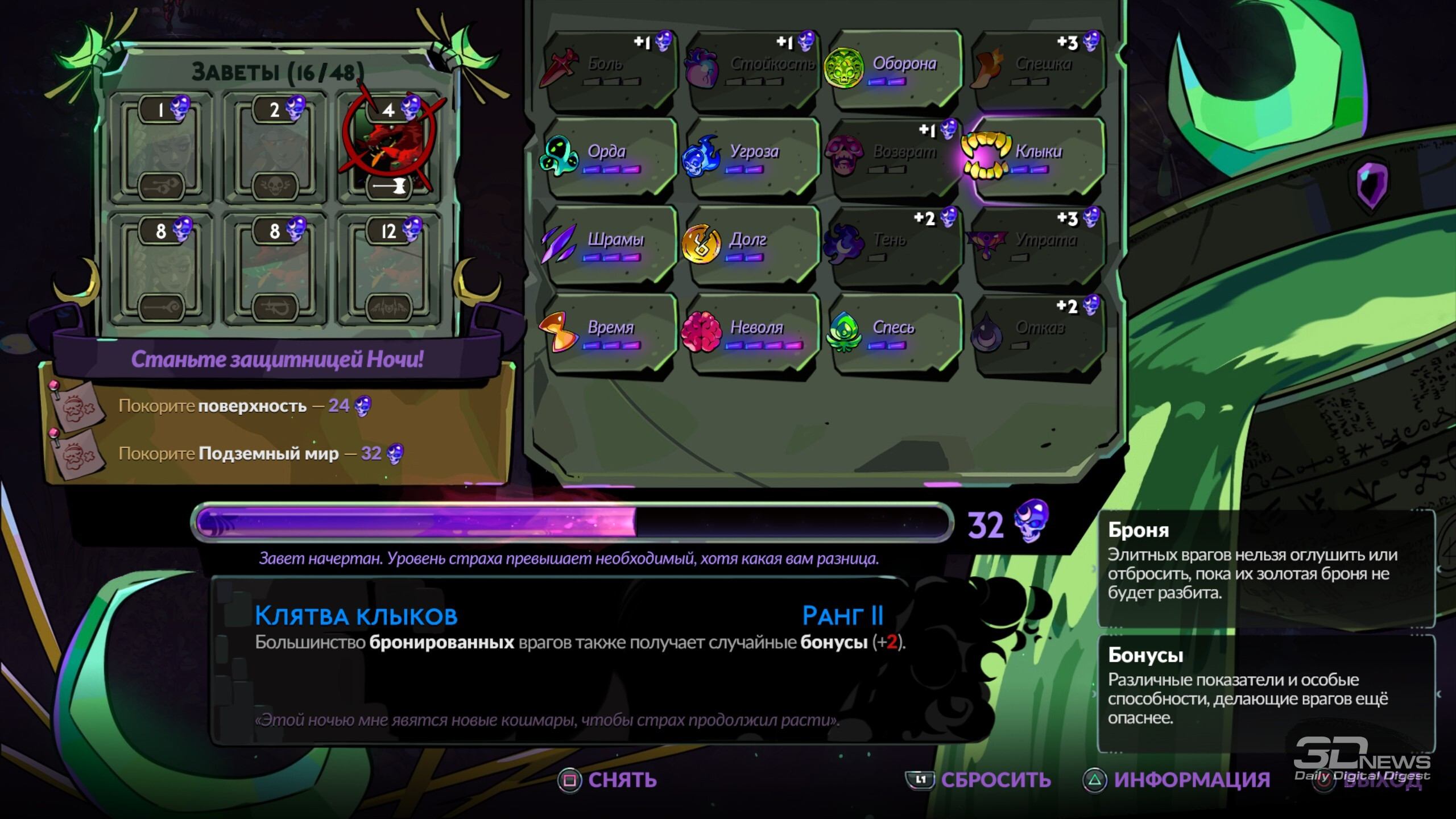Choose the Долг coin vow
The width and height of the screenshot is (1456, 819).
coord(752,246)
